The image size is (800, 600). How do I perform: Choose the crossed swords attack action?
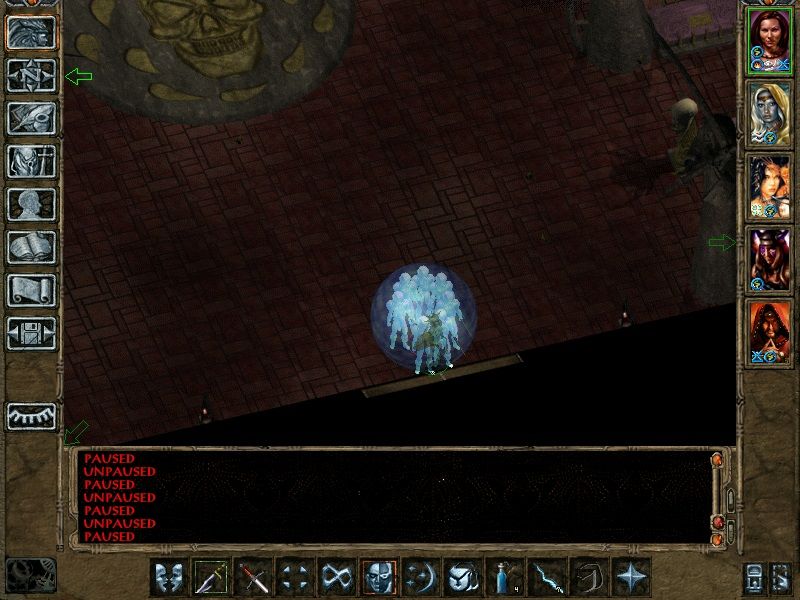[253, 577]
